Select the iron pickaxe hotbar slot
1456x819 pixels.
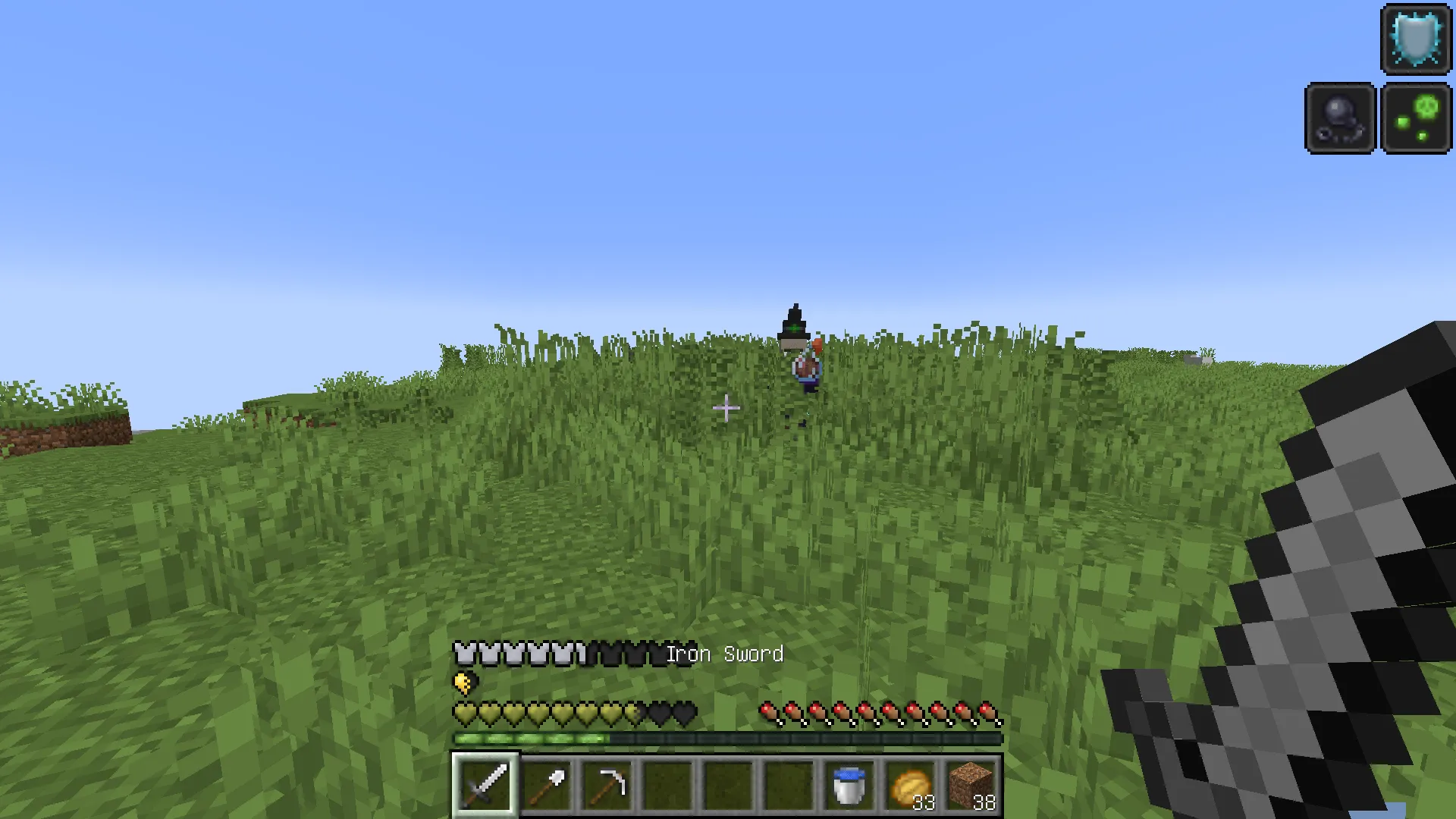click(607, 785)
